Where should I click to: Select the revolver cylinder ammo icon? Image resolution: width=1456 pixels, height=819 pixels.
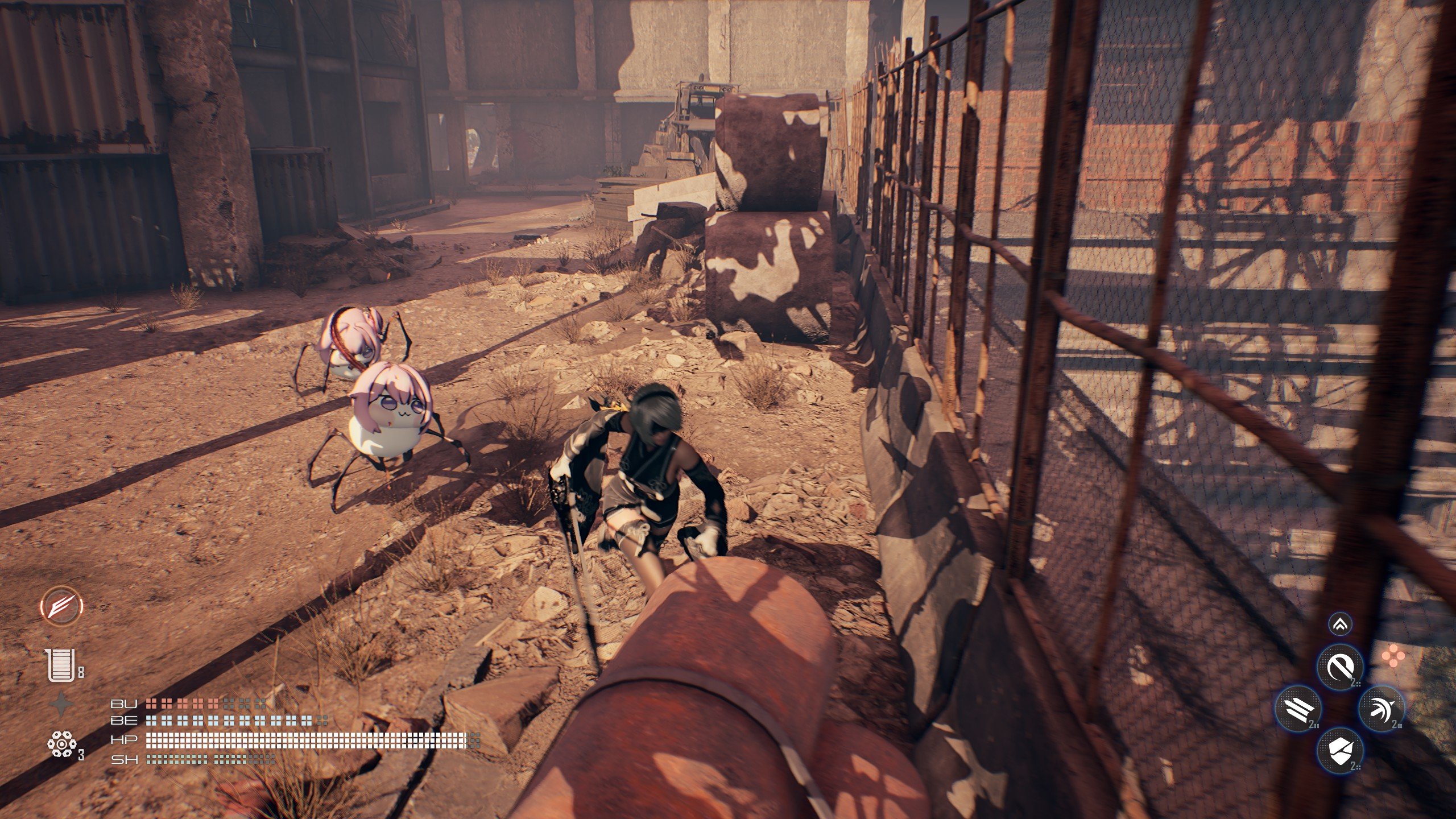61,744
